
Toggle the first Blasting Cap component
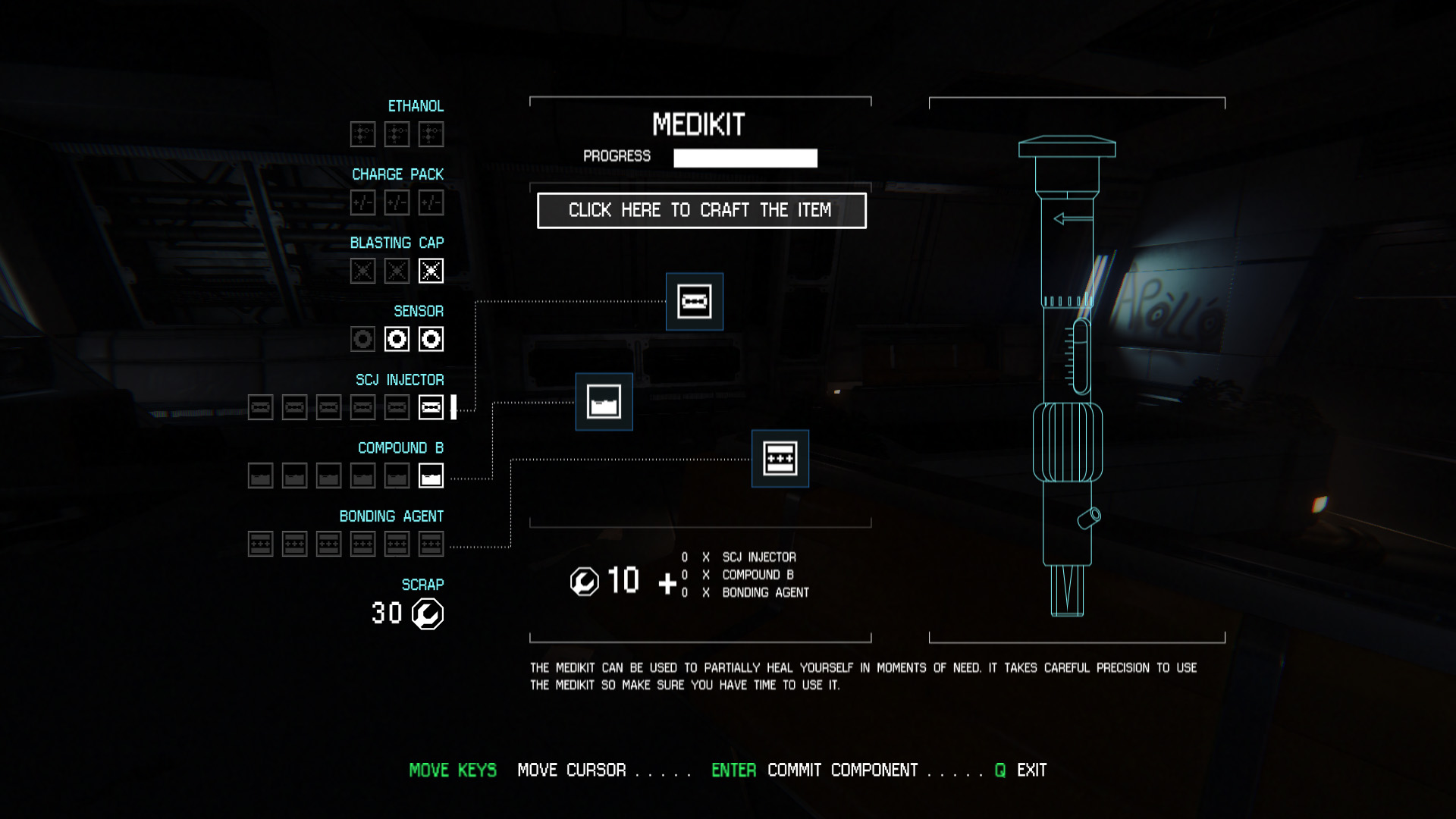click(362, 271)
